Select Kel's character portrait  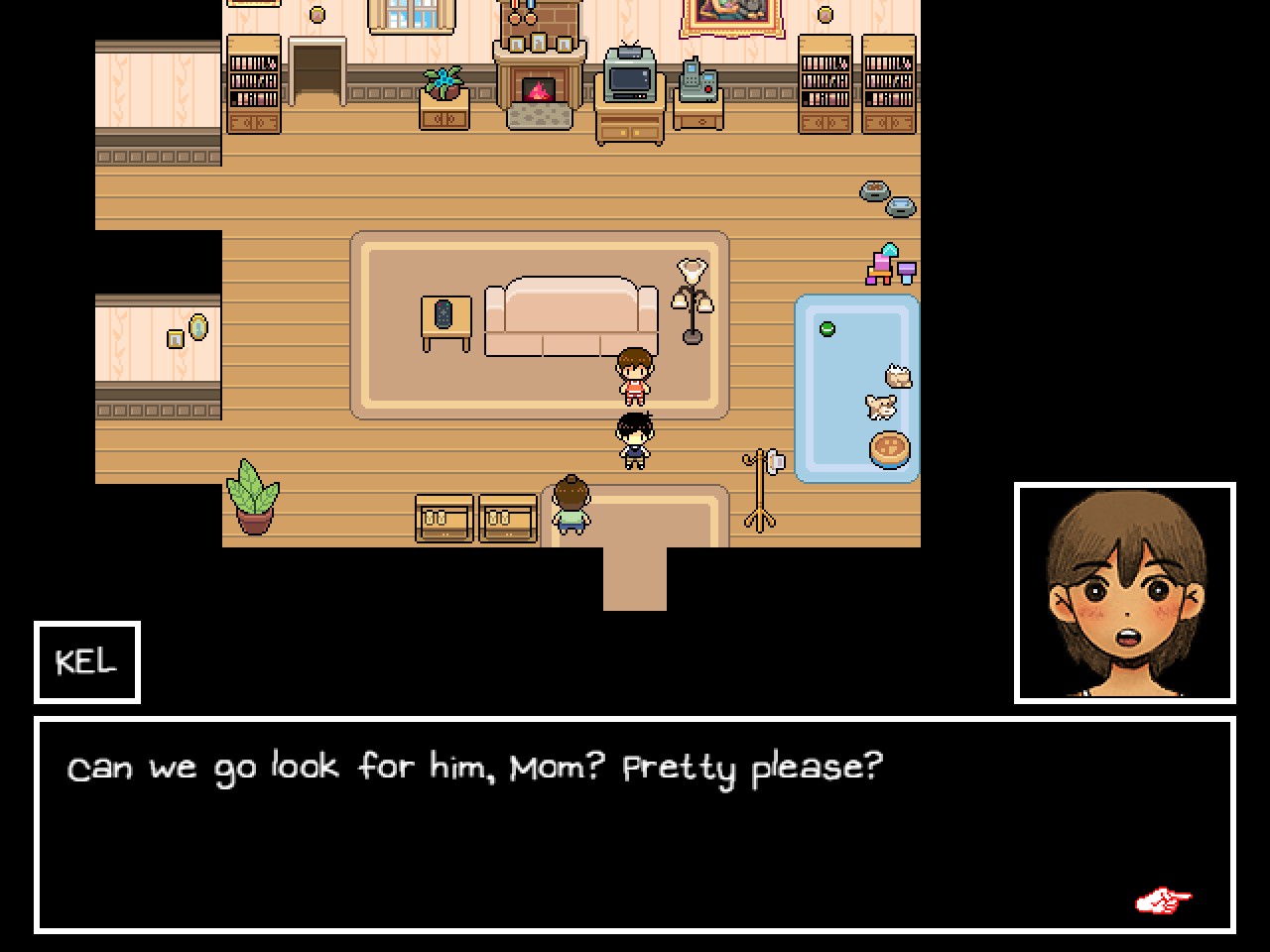[1127, 592]
